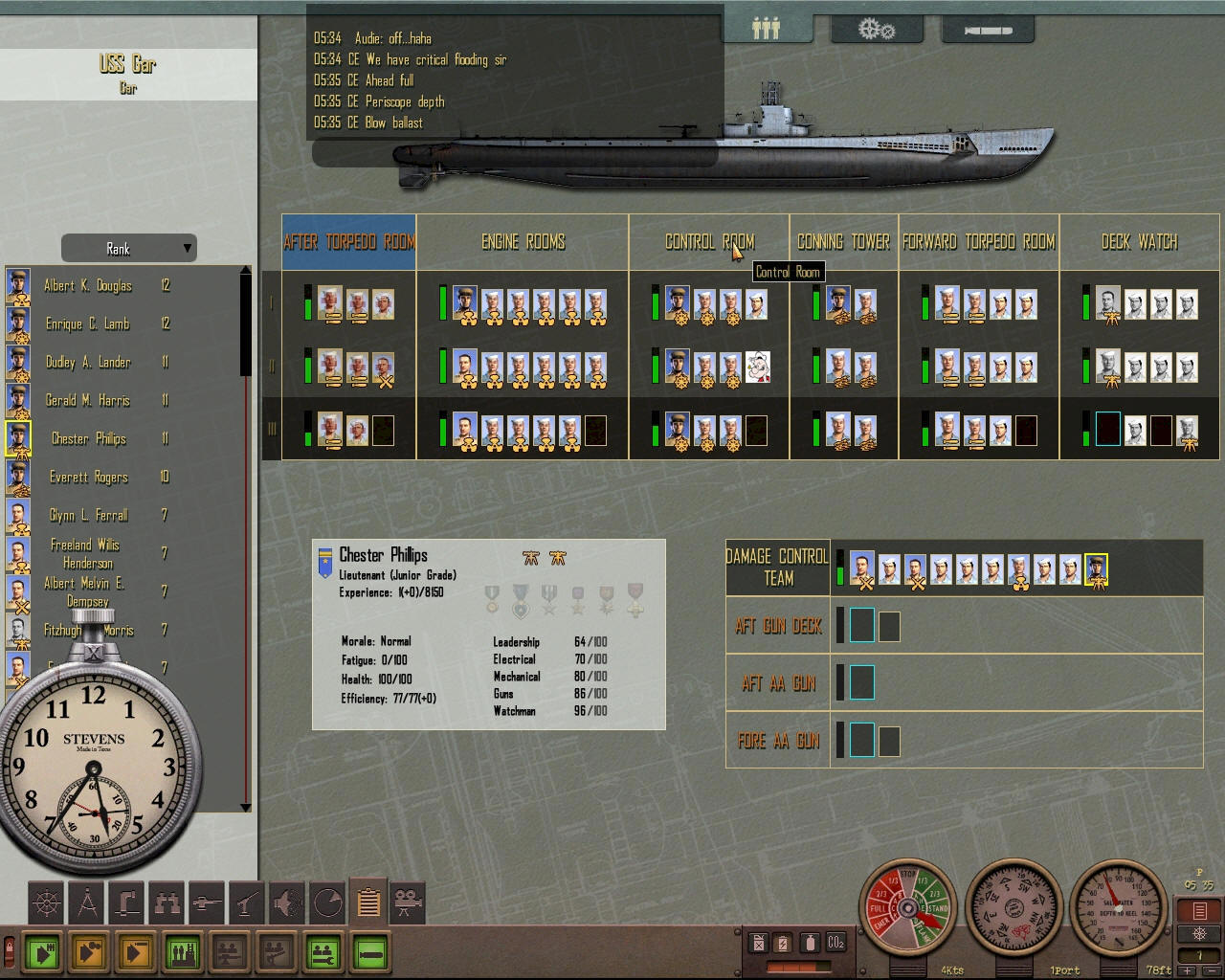Open the Rank sort dropdown

click(x=128, y=249)
